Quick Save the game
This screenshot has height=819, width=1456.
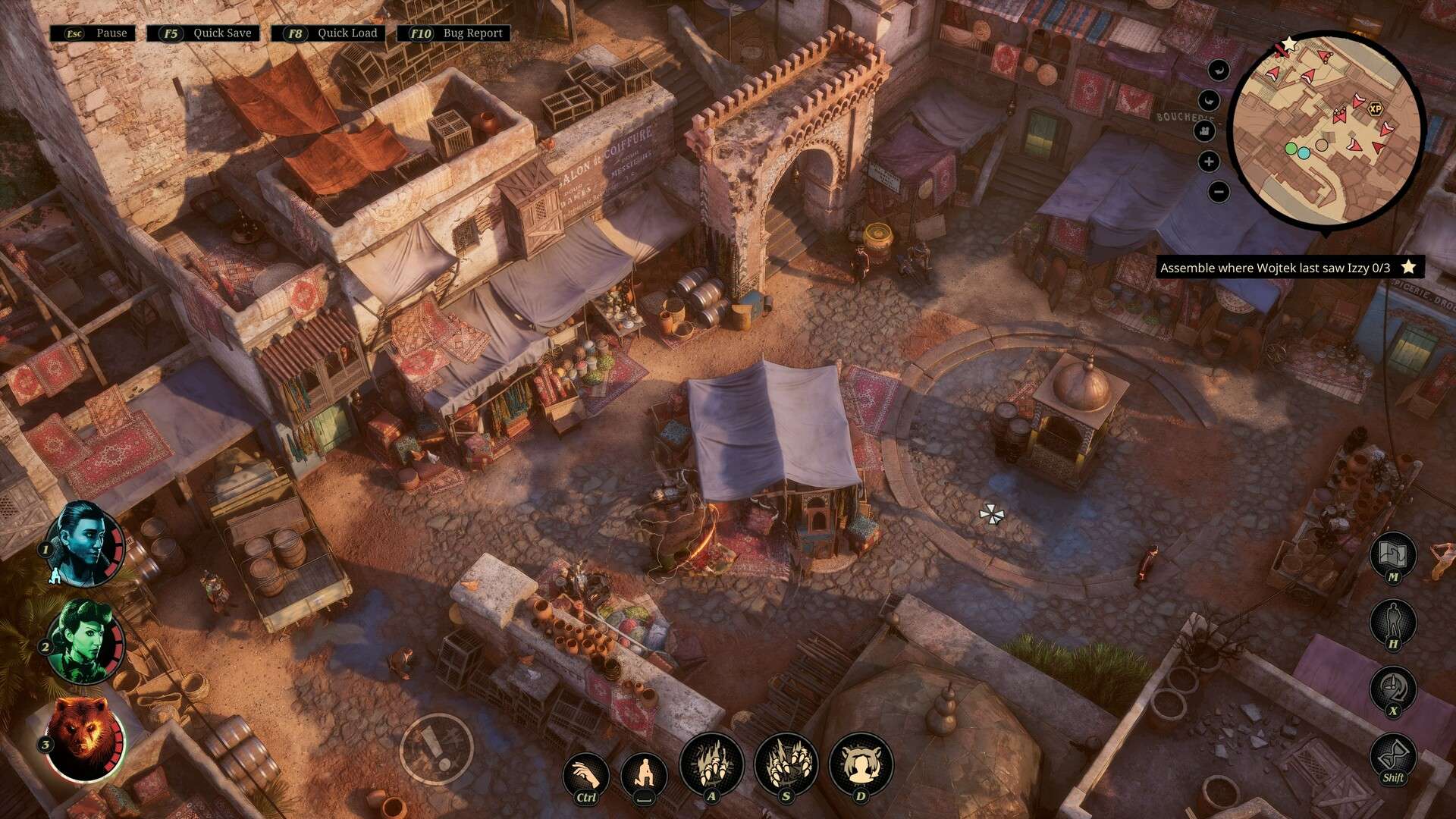click(203, 33)
